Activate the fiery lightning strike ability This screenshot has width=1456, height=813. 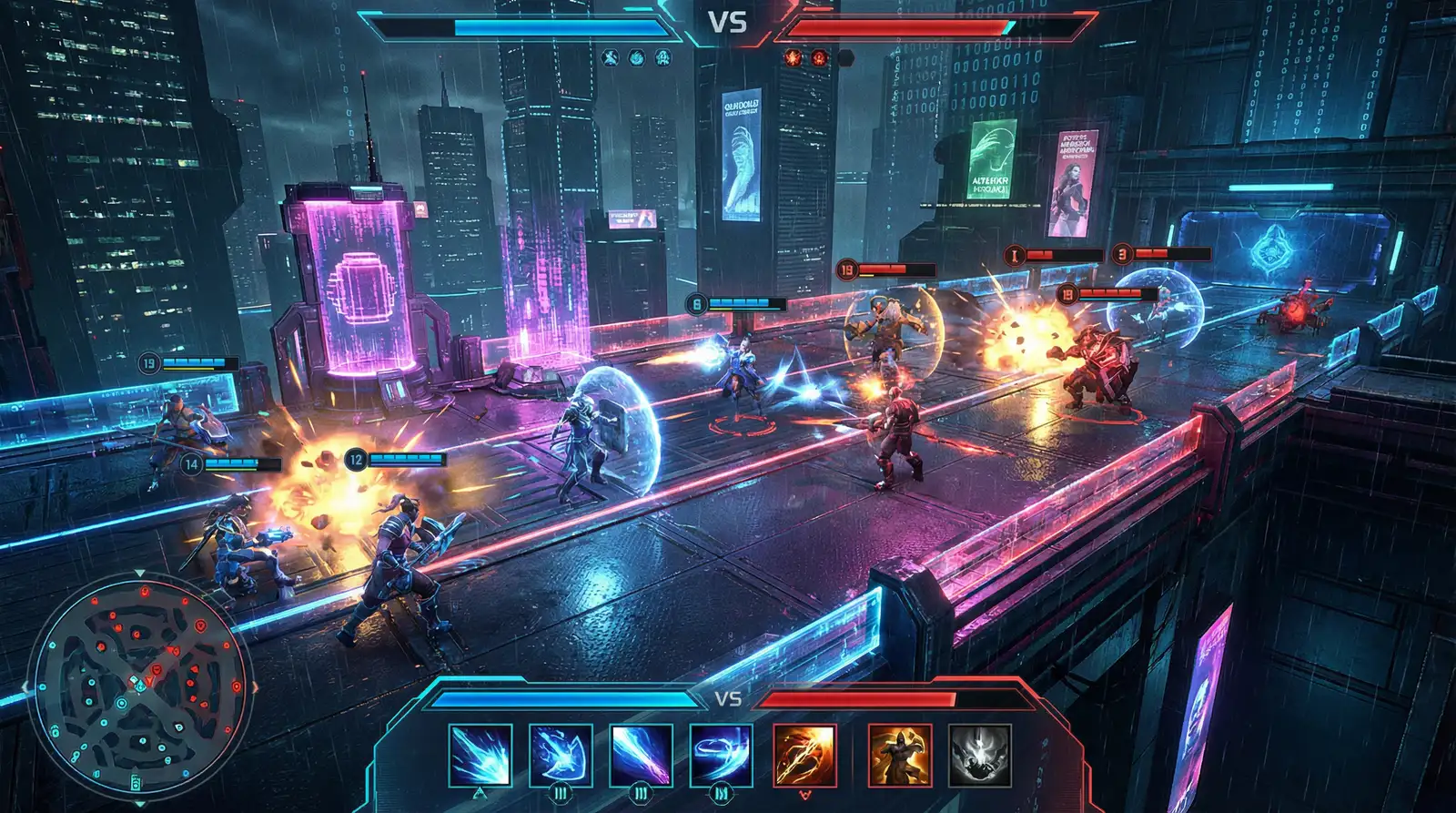pyautogui.click(x=804, y=755)
